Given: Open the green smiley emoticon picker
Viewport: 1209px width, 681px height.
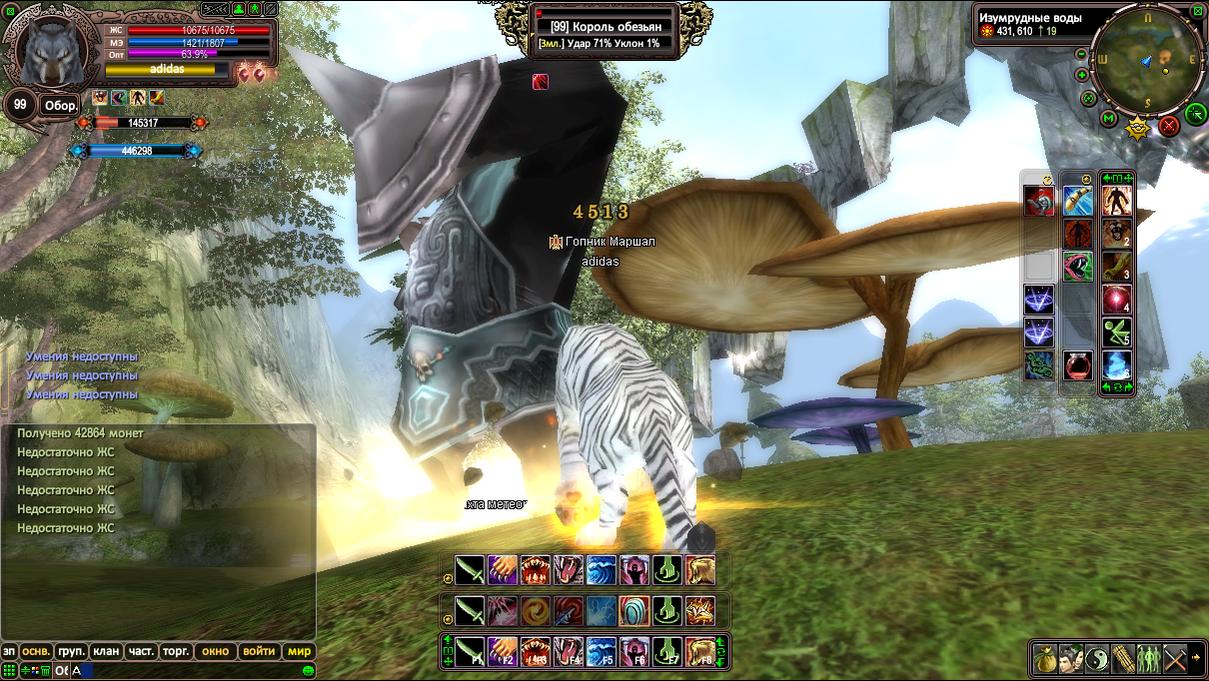Looking at the screenshot, I should point(309,670).
